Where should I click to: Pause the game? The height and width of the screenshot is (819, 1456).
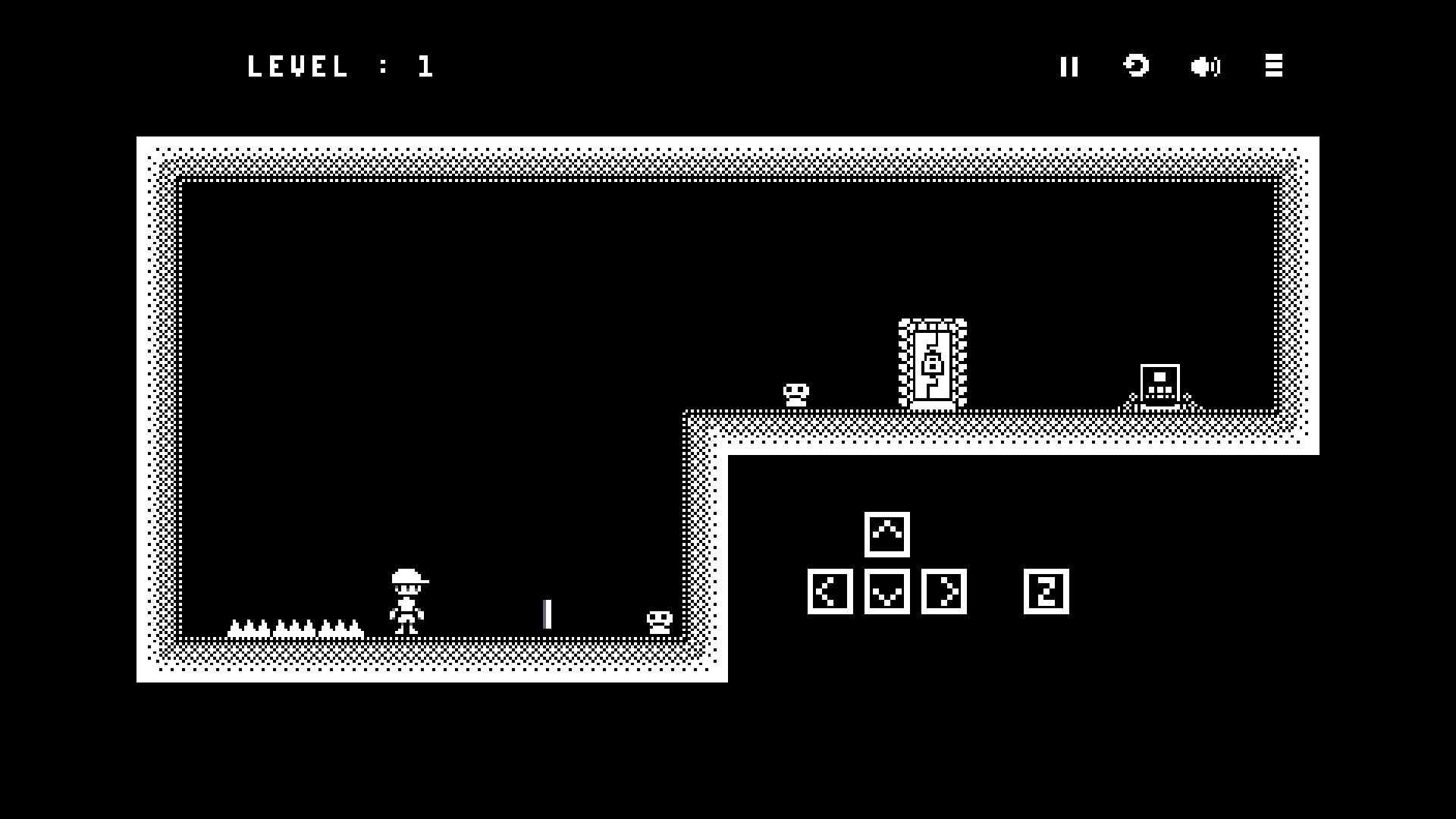tap(1069, 67)
